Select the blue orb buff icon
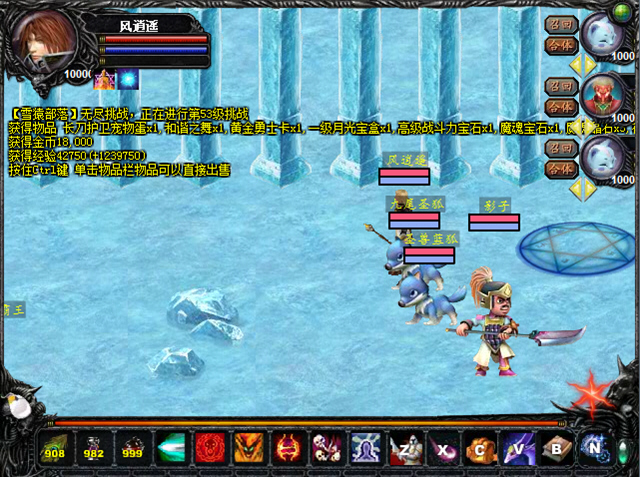 point(129,79)
